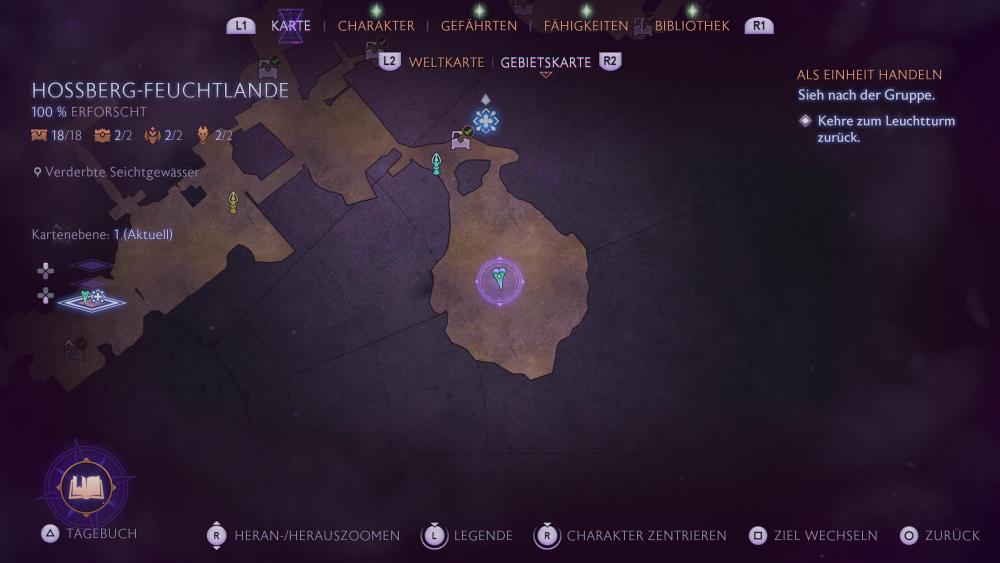Select the teal marker on the map
The width and height of the screenshot is (1000, 563).
coord(436,164)
